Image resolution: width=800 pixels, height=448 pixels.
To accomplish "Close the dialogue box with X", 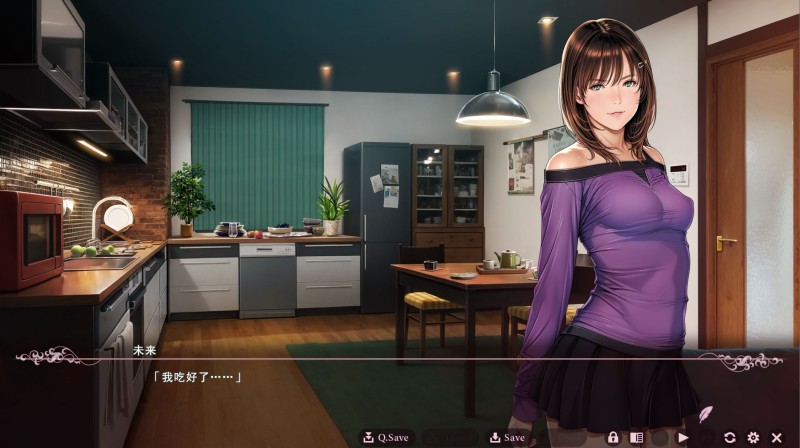I will point(776,437).
